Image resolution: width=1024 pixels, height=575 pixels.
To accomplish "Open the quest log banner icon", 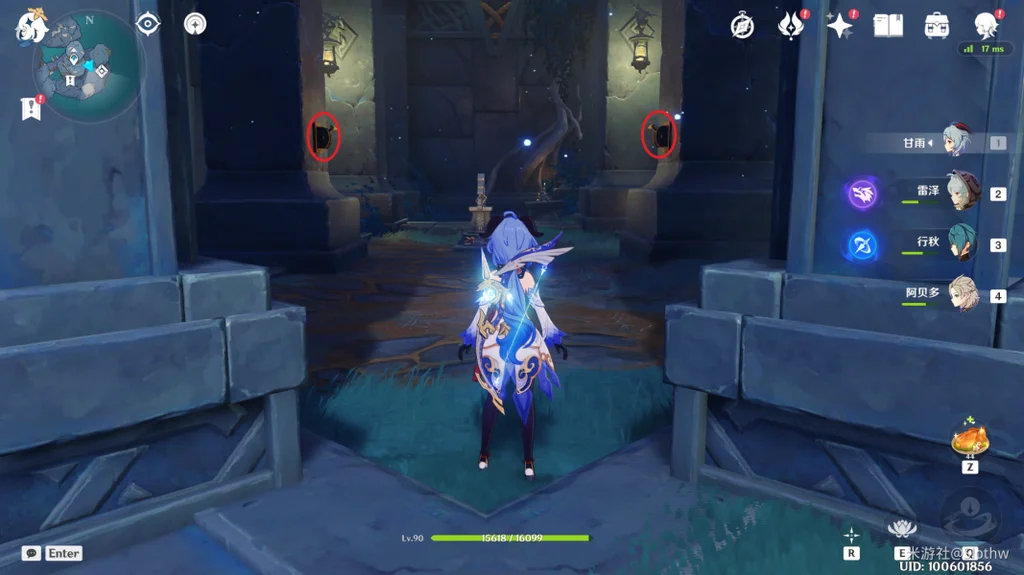I will pos(31,108).
